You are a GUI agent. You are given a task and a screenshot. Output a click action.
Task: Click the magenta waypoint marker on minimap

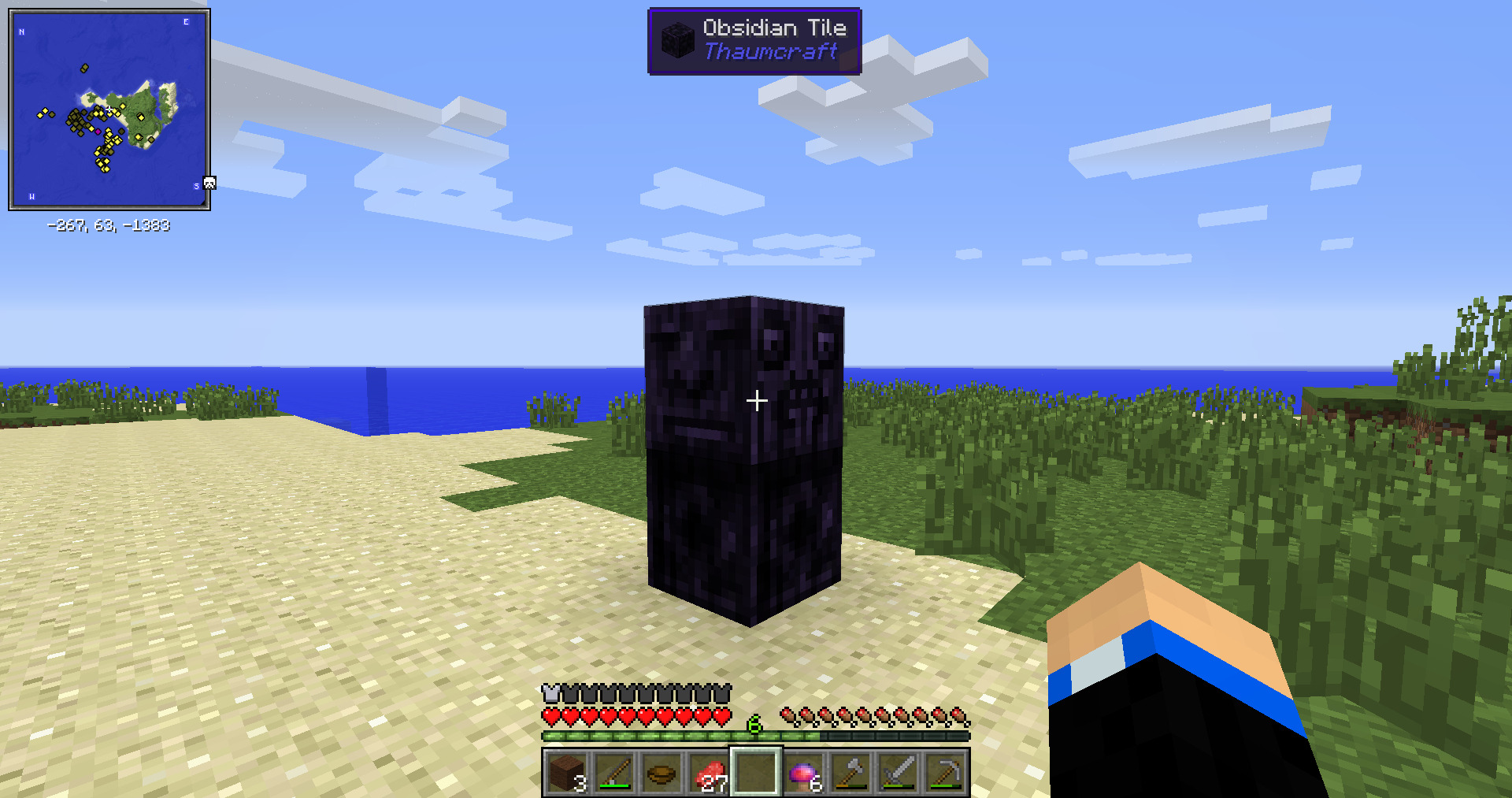click(98, 131)
